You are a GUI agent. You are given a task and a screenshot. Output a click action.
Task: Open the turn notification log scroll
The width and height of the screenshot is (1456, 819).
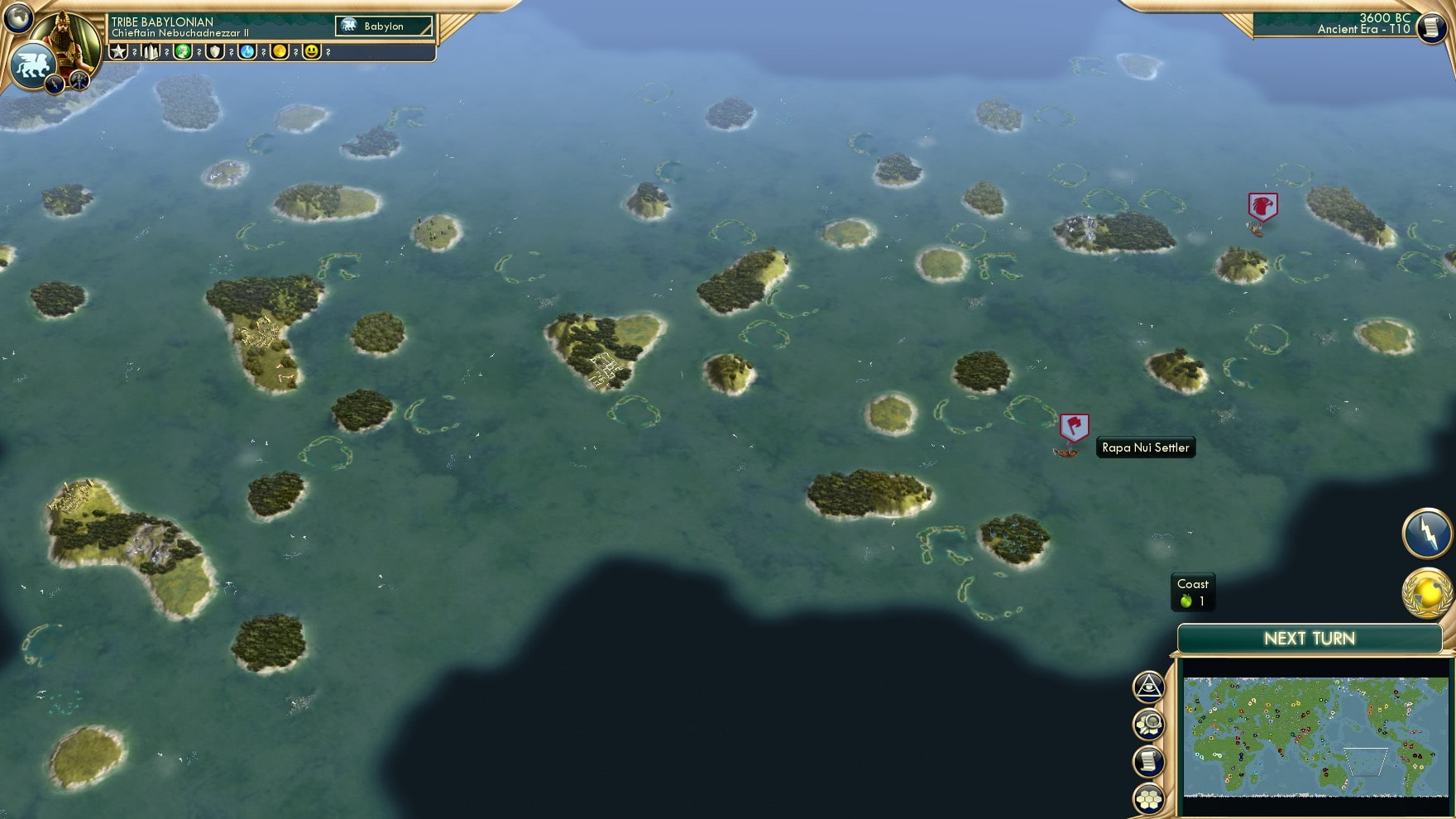pyautogui.click(x=1149, y=759)
